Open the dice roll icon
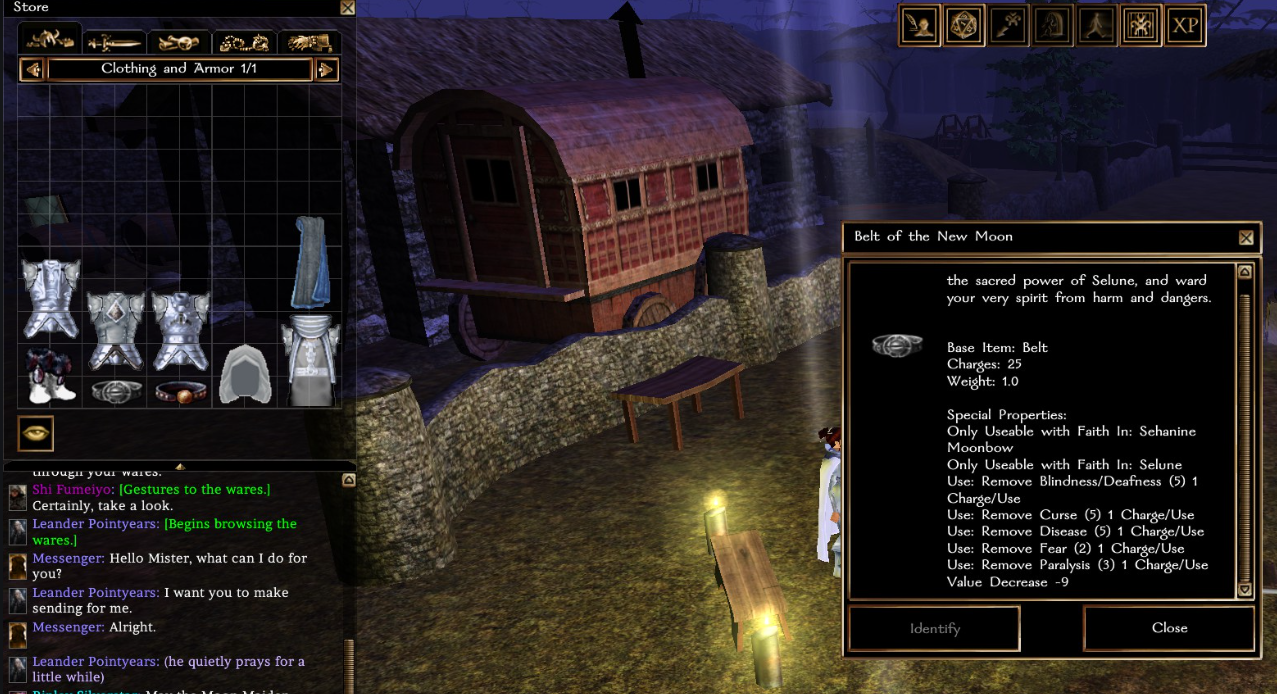This screenshot has height=694, width=1277. [x=965, y=26]
